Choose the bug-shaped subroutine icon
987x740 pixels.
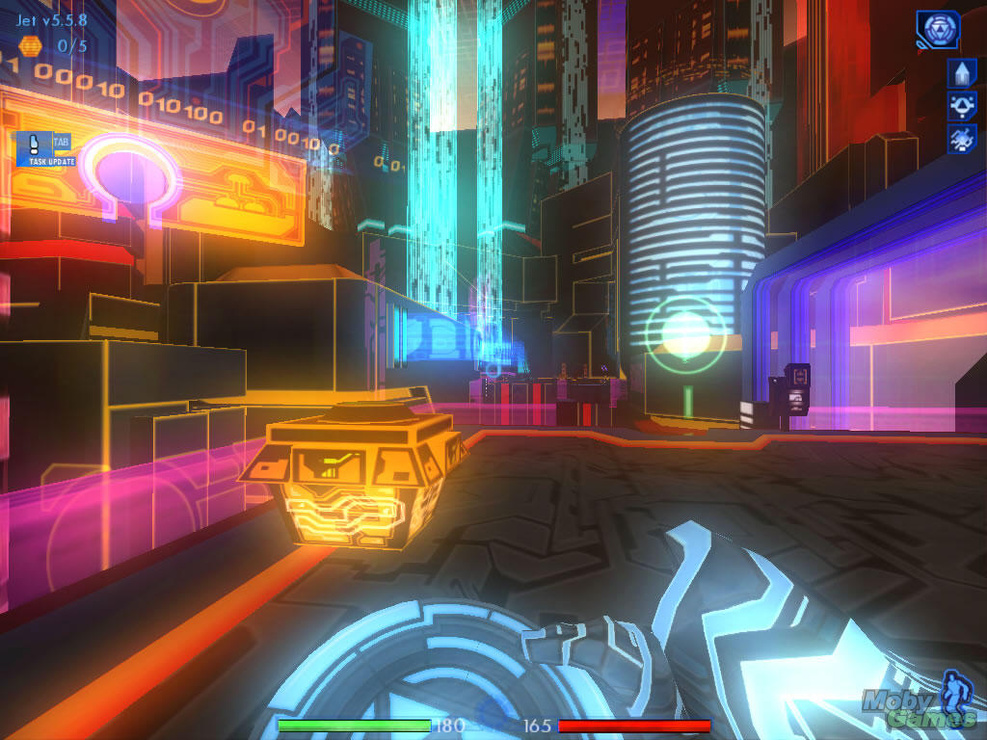(x=962, y=139)
